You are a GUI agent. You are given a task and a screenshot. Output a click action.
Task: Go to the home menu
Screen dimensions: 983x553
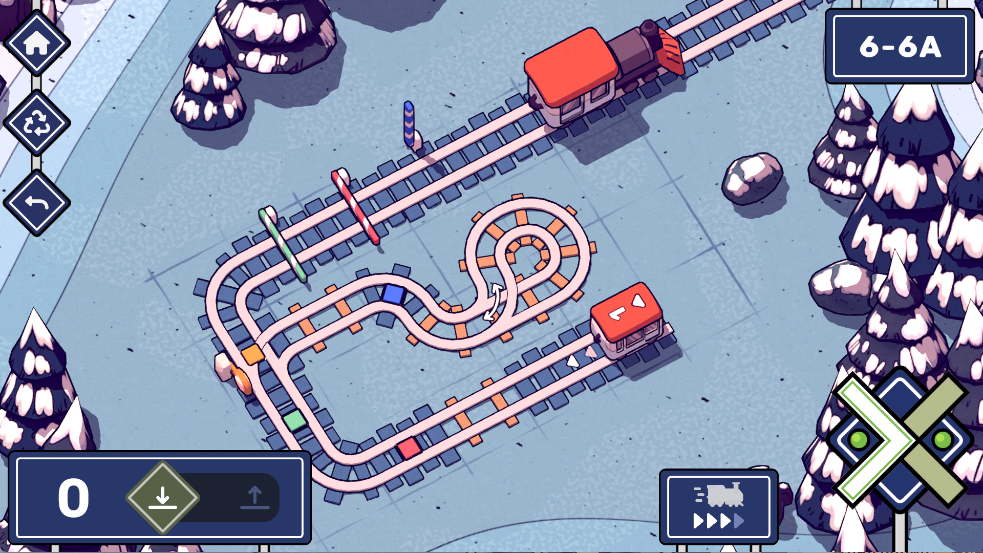click(37, 44)
